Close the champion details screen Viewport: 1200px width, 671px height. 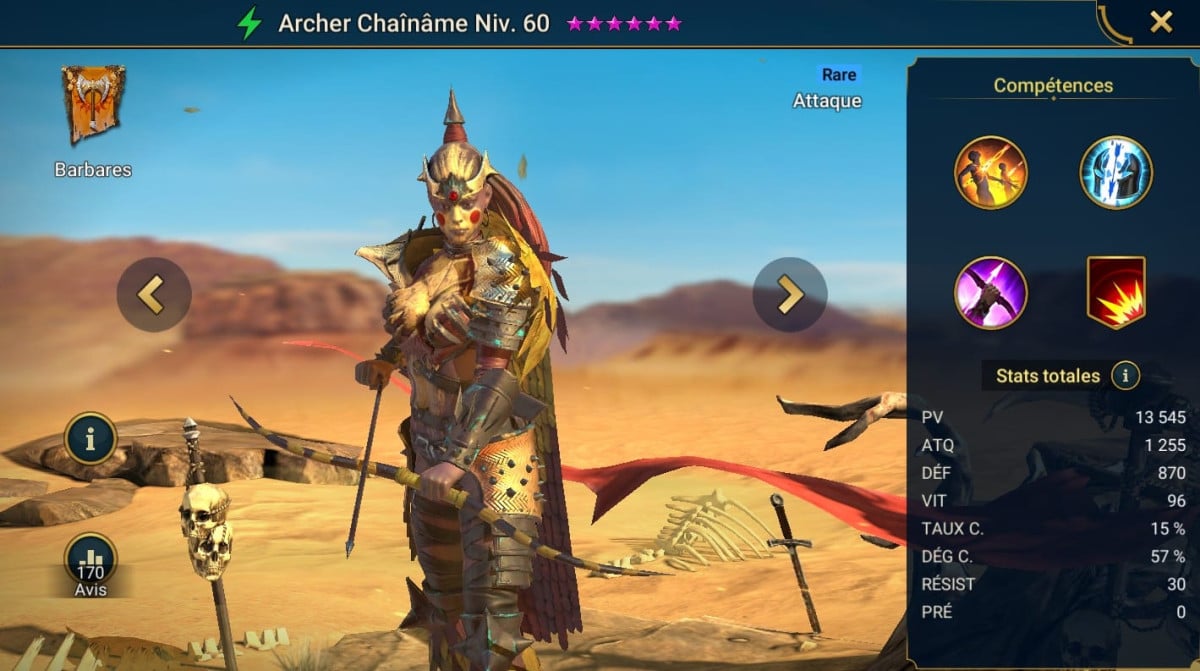(1161, 22)
